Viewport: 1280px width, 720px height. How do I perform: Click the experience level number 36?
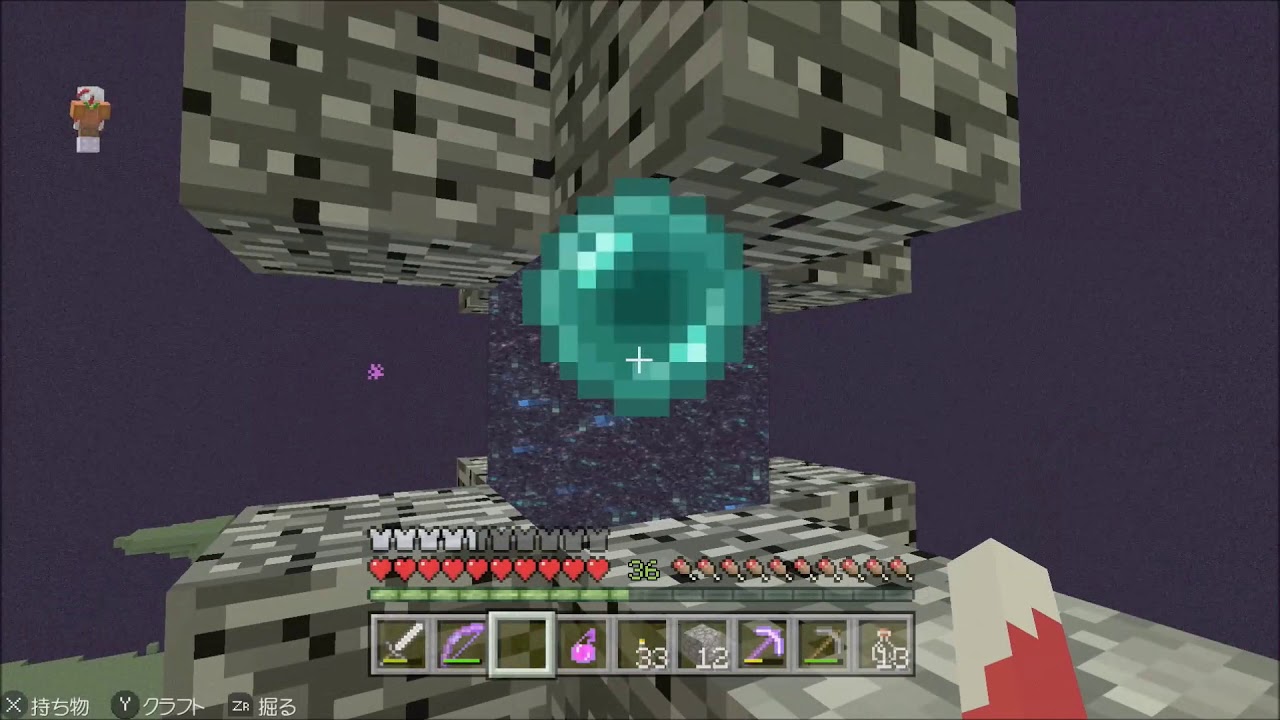pos(645,568)
